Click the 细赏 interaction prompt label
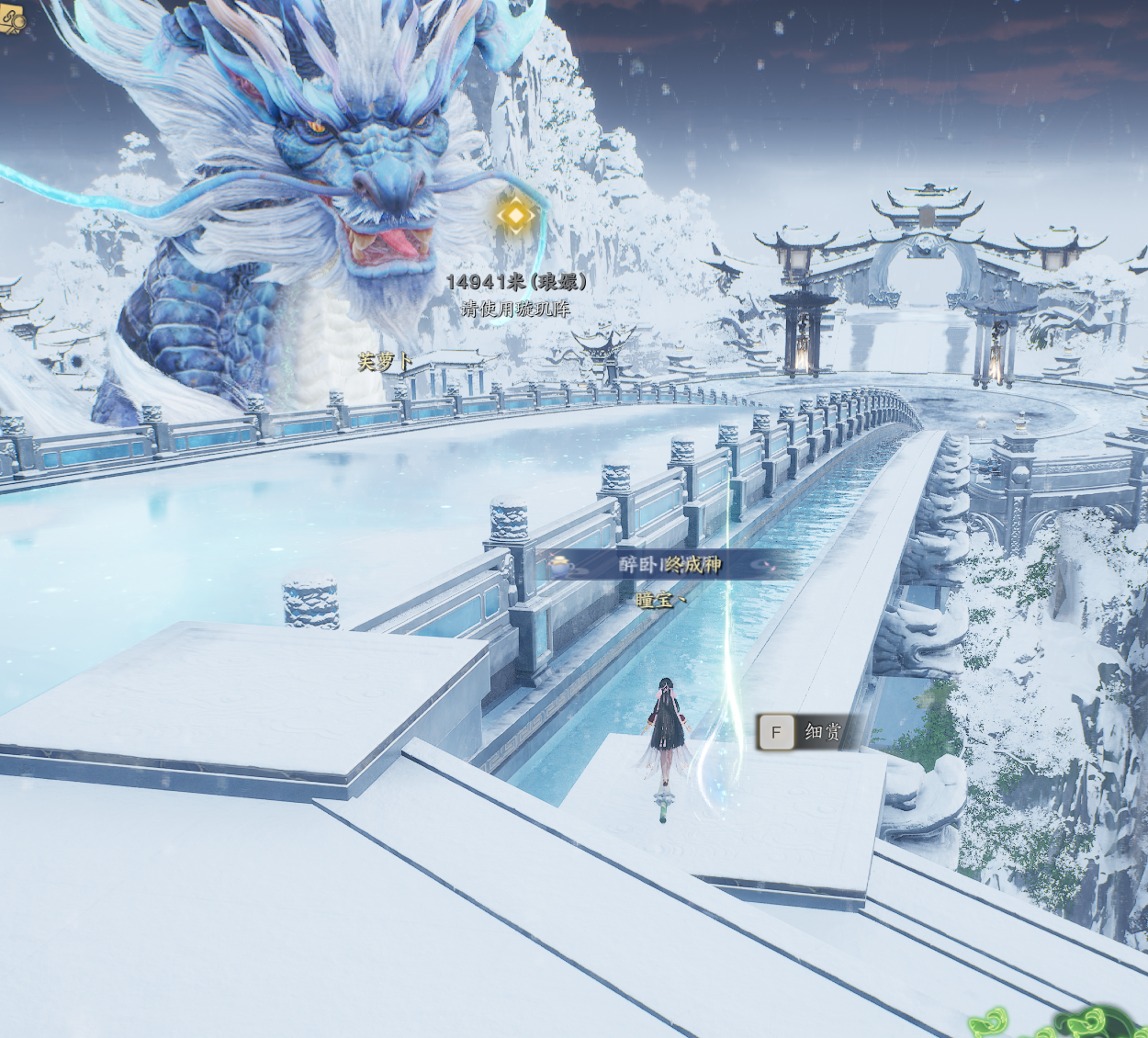Viewport: 1148px width, 1038px height. (x=822, y=732)
